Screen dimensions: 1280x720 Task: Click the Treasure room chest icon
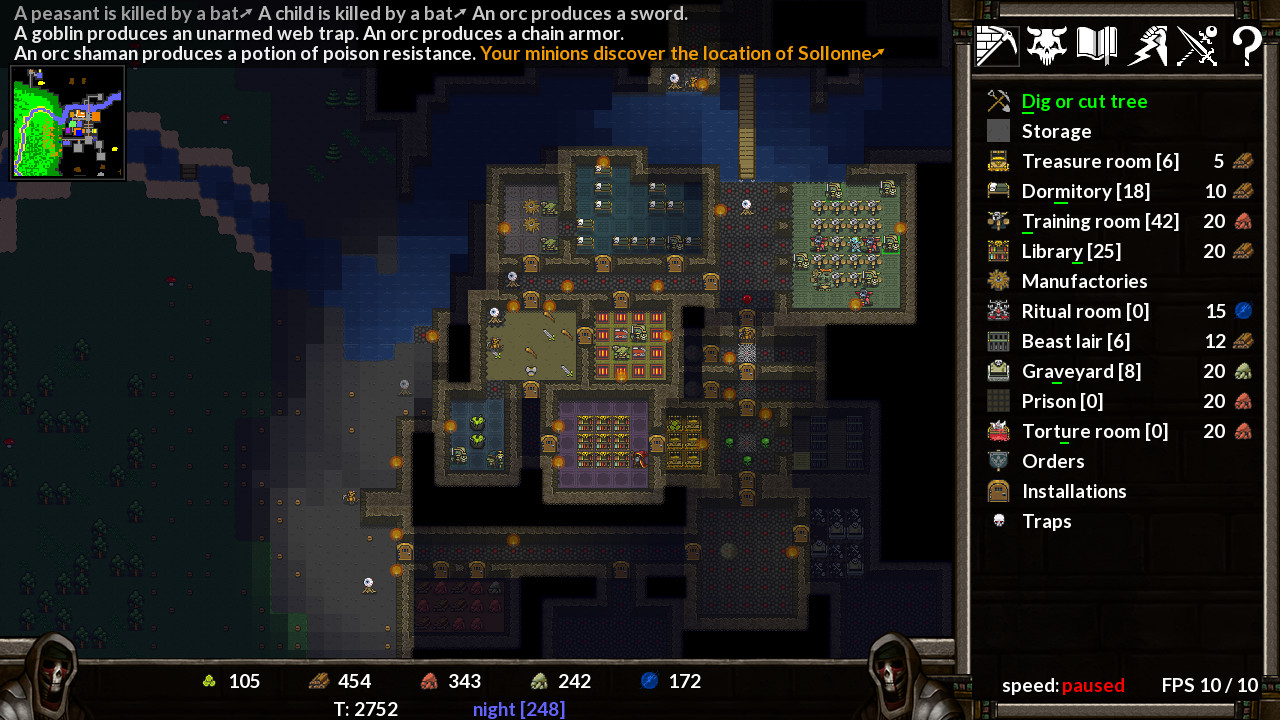point(997,160)
